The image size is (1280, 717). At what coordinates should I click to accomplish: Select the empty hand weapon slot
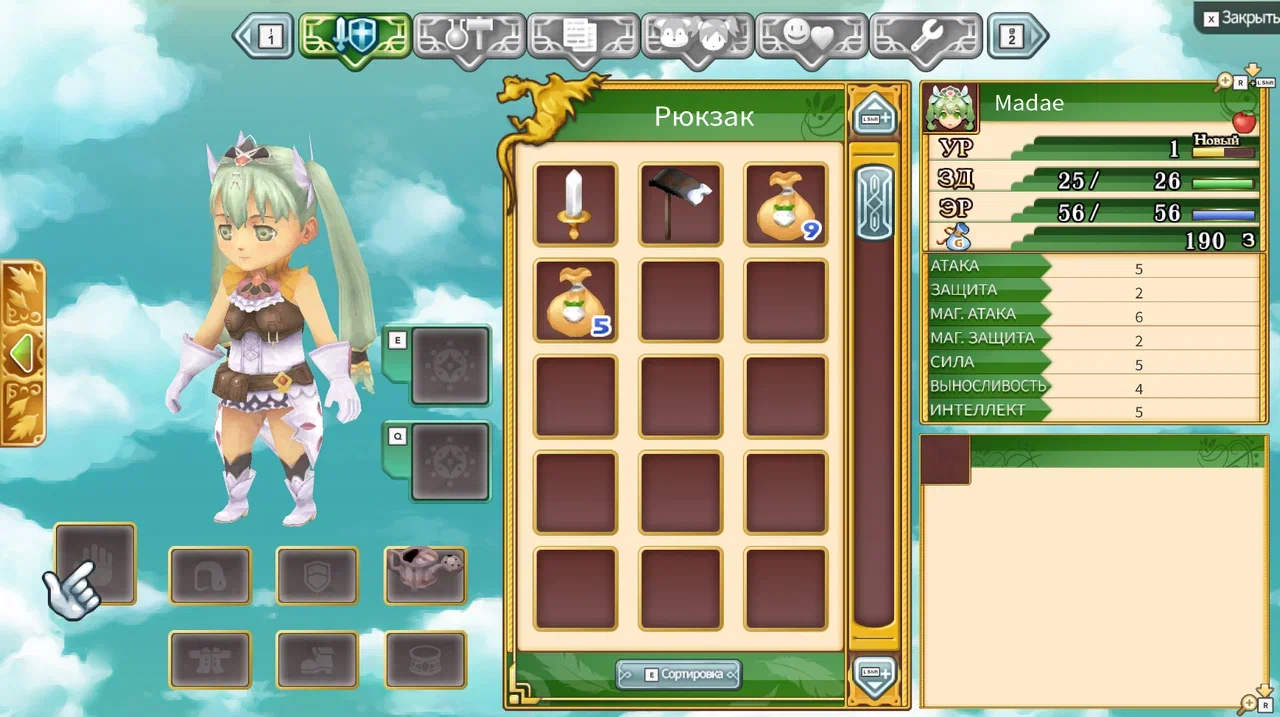tap(96, 563)
